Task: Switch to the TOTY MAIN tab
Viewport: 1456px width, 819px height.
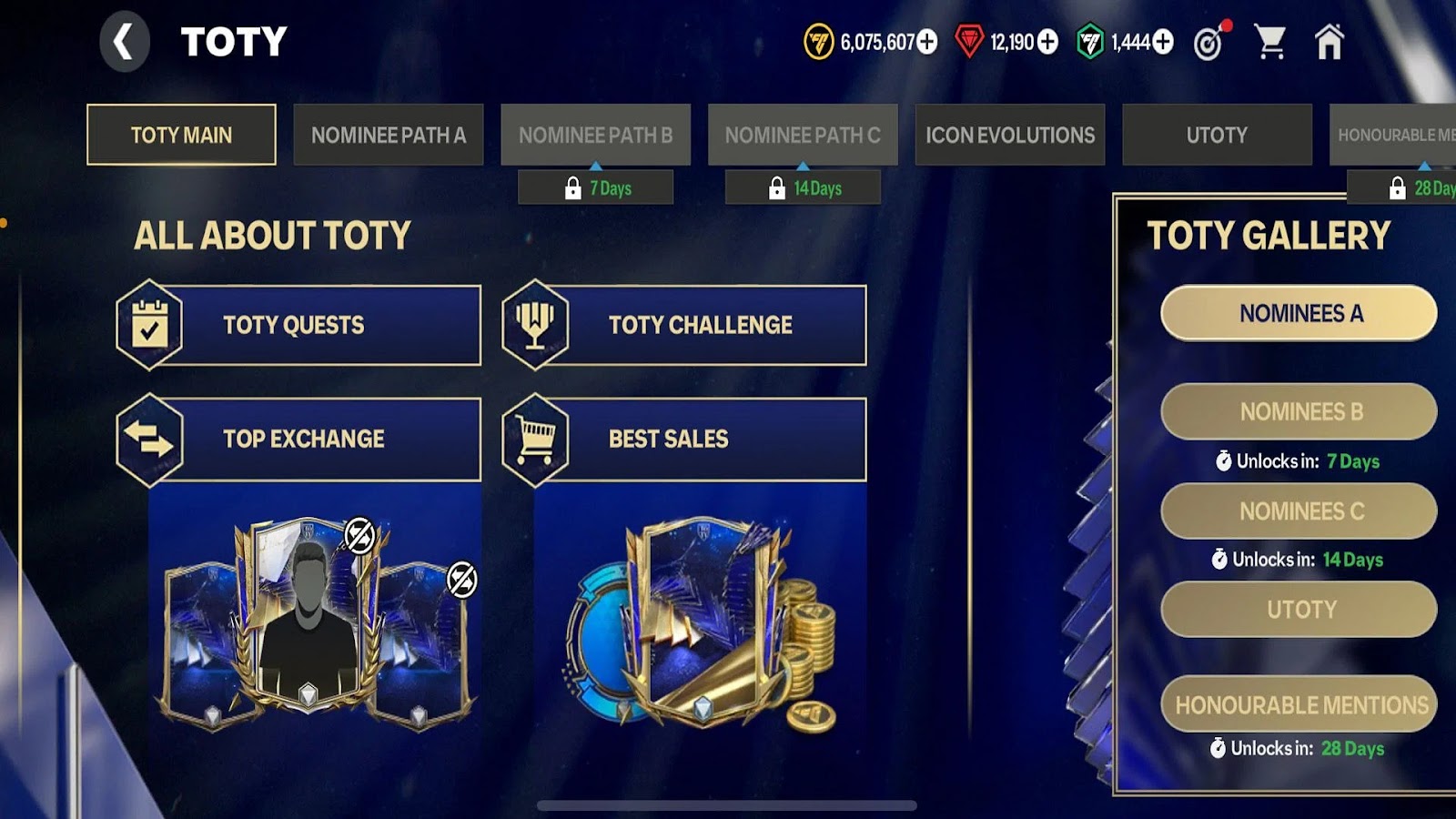Action: [x=180, y=135]
